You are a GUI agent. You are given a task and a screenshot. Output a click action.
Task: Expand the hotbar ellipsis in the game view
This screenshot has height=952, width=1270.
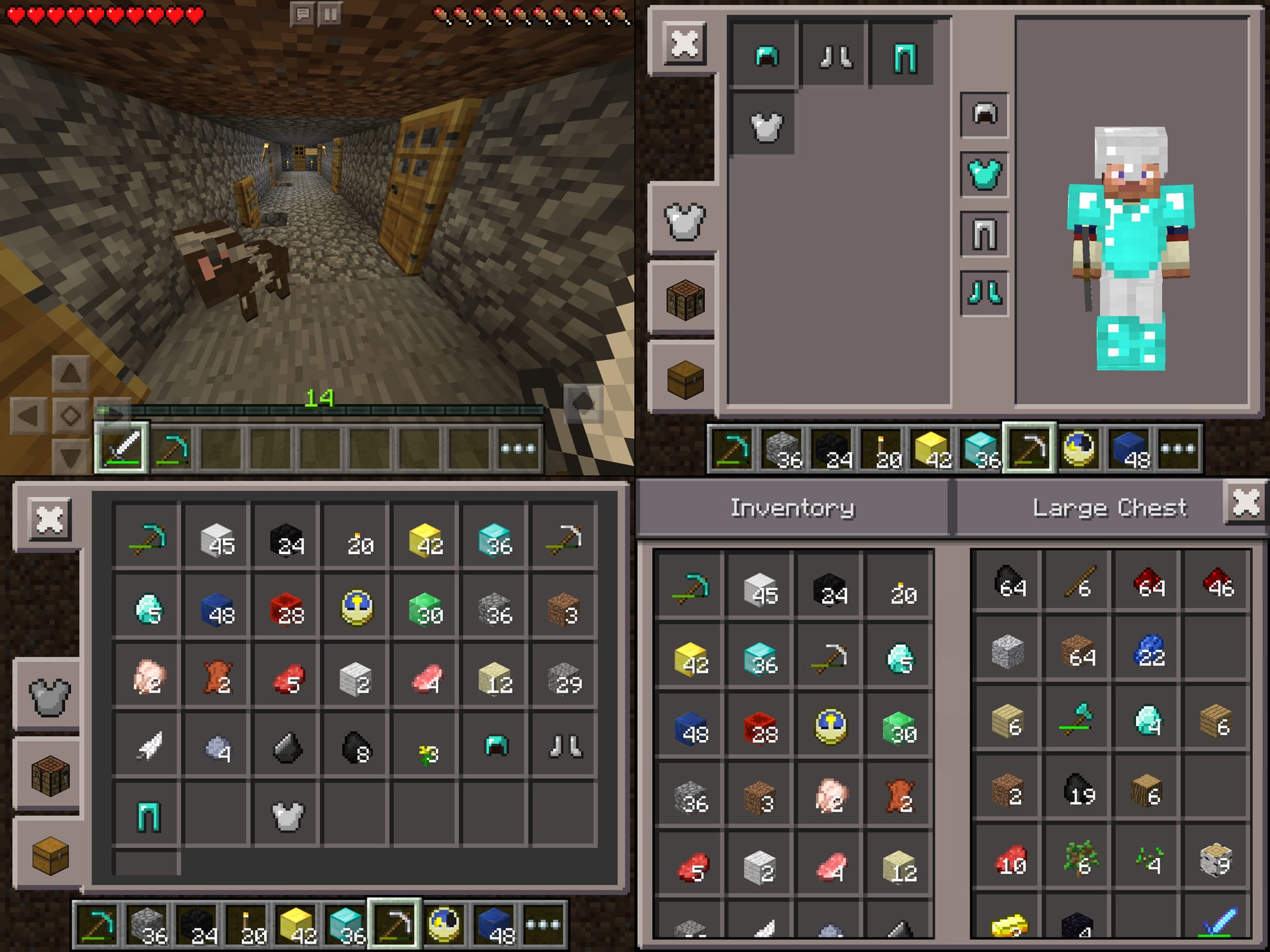[518, 447]
